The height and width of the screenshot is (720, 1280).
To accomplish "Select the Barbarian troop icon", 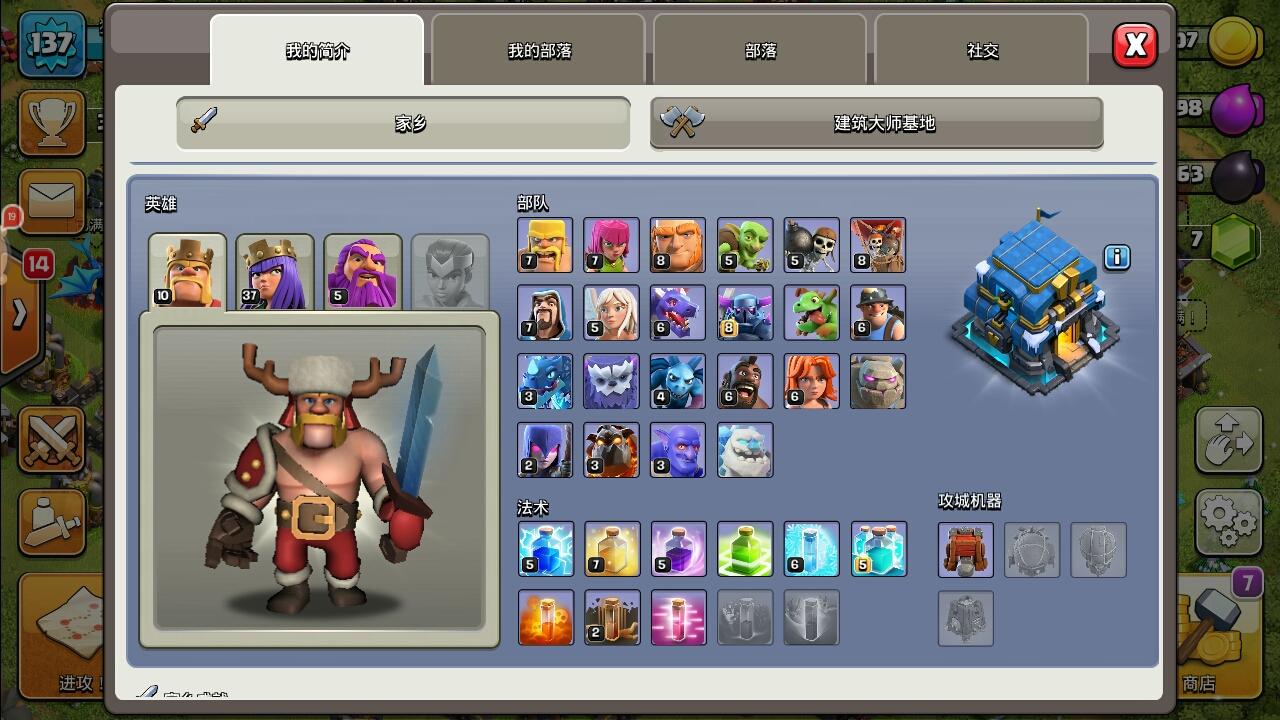I will (545, 244).
